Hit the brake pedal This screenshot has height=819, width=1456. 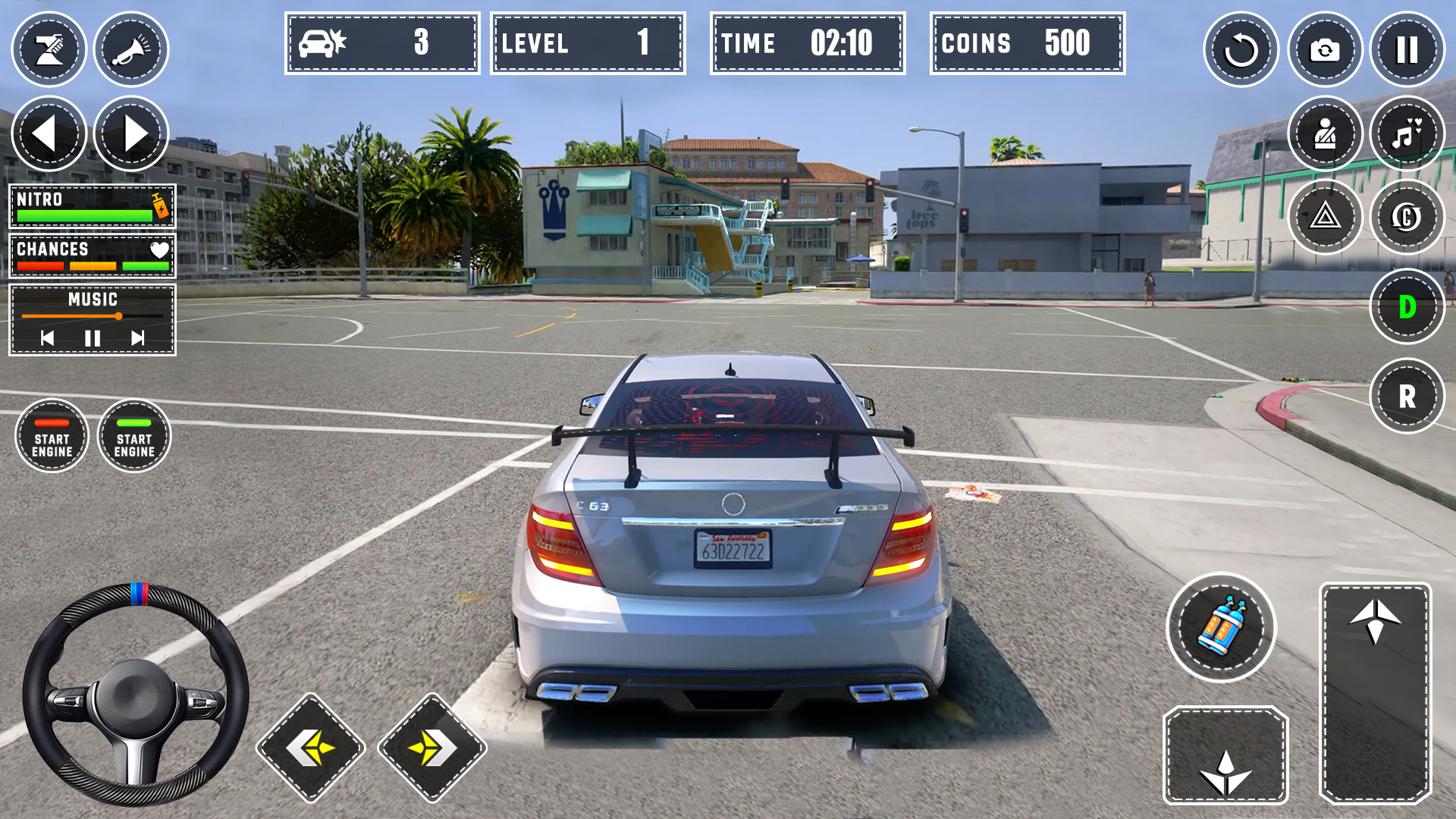coord(1225,755)
